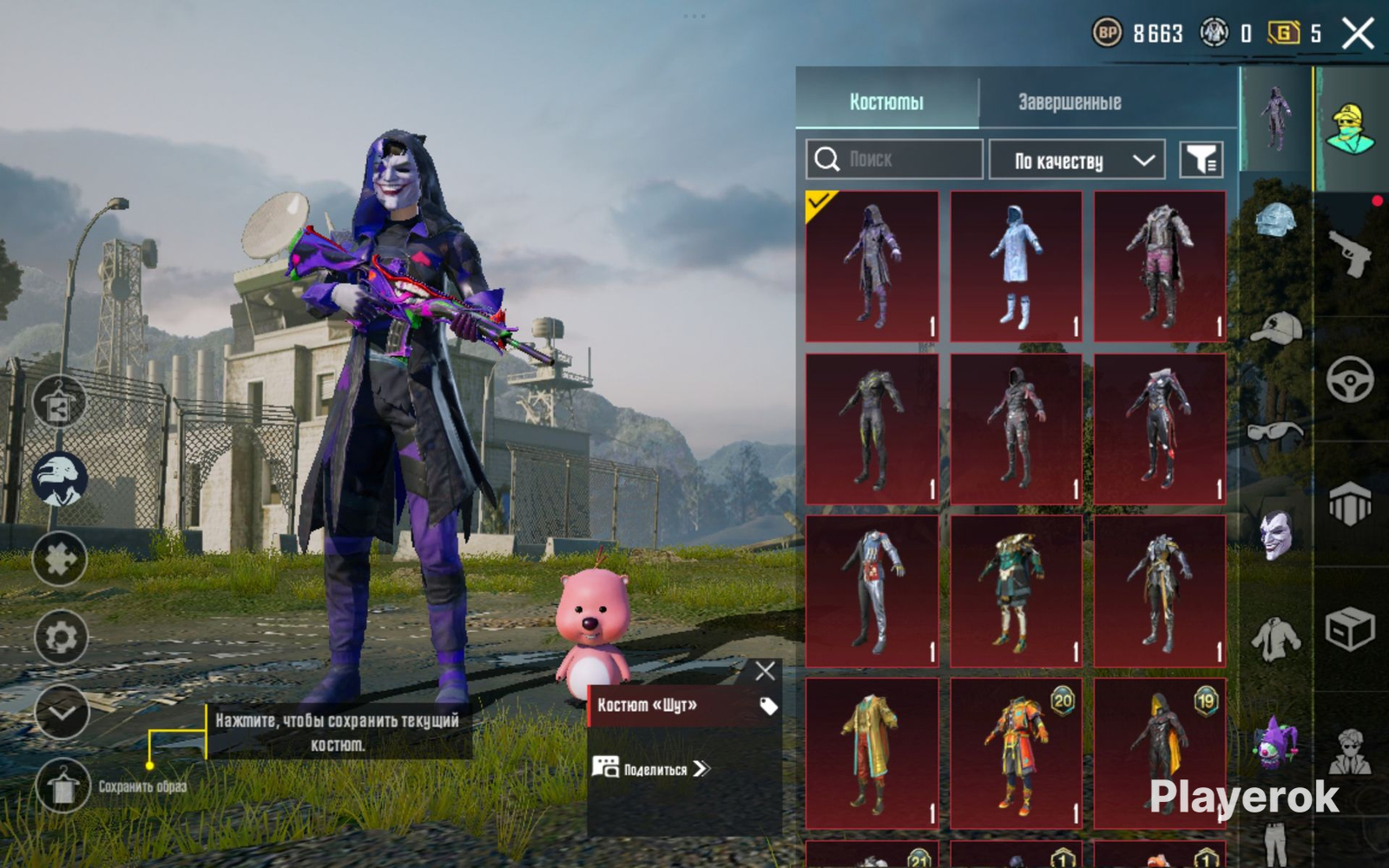Open the jester mask category

click(x=1276, y=532)
